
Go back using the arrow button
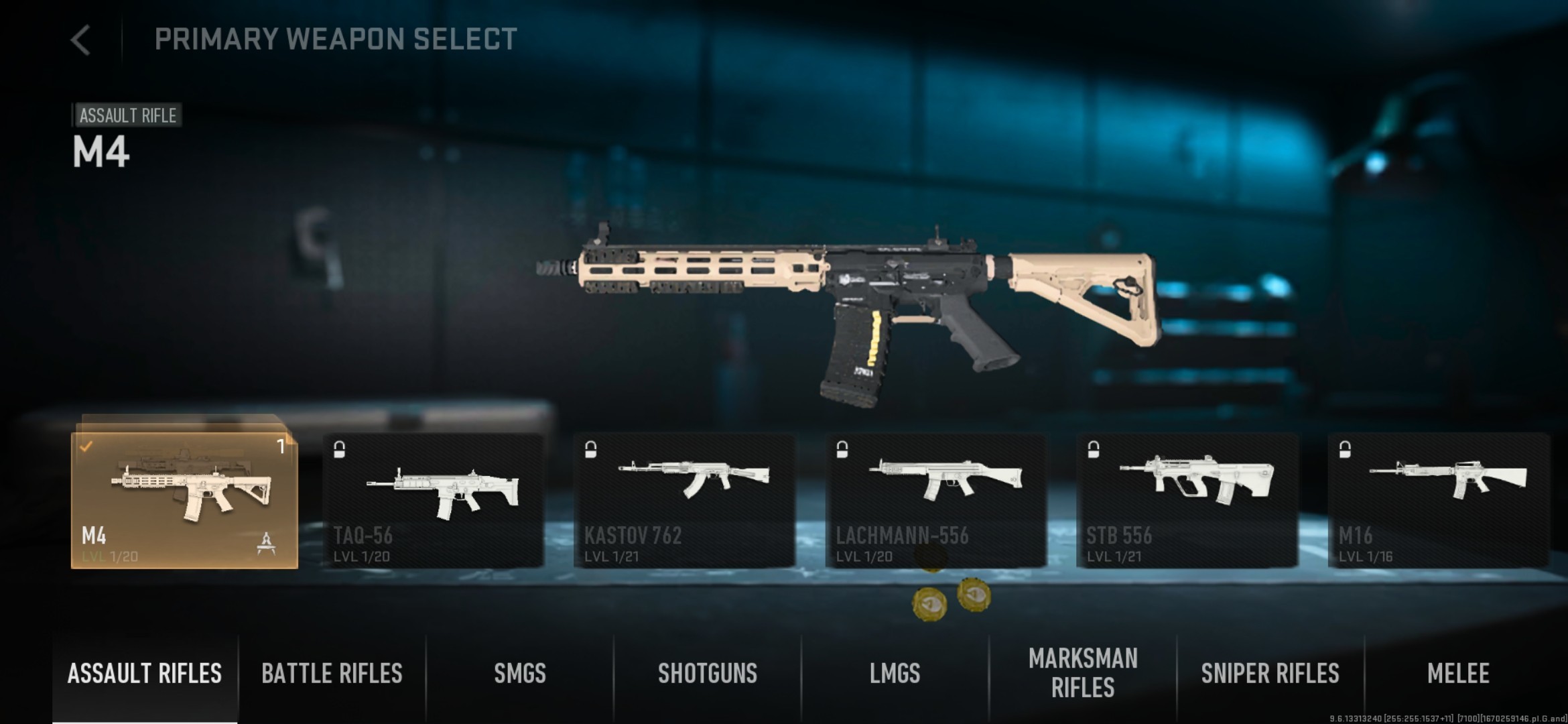[x=81, y=40]
